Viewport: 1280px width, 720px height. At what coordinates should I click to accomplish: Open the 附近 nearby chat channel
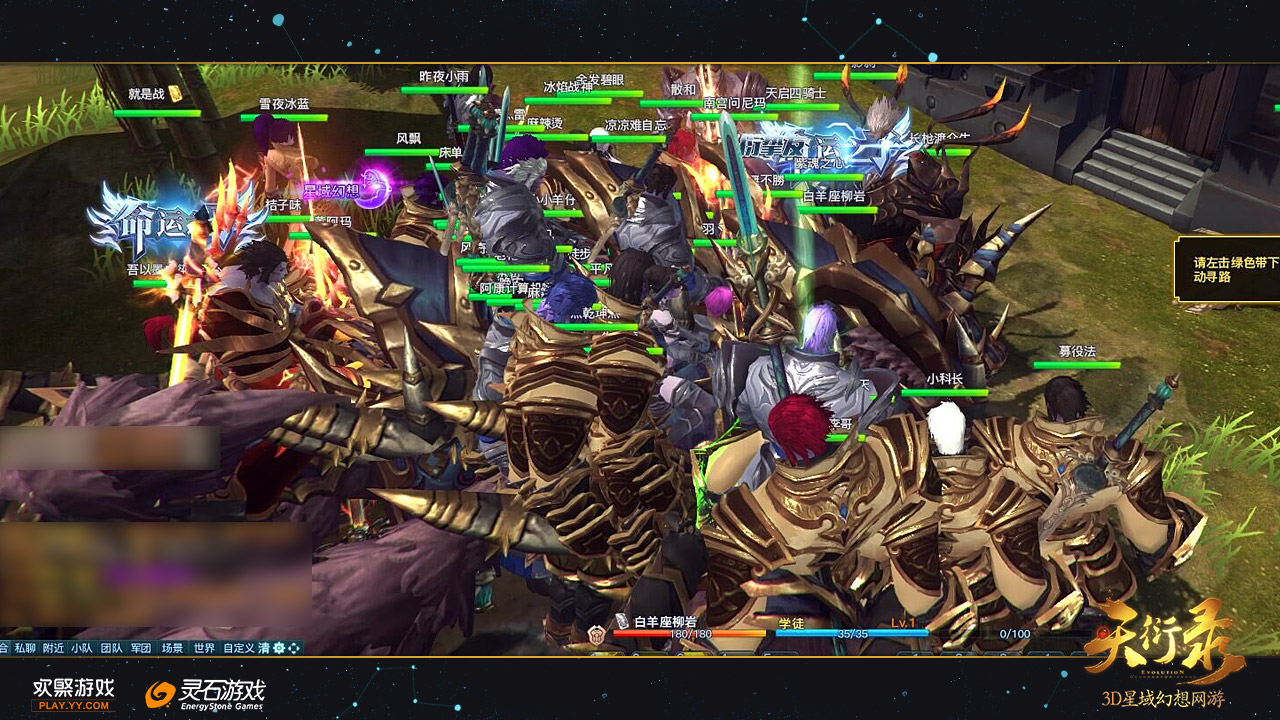coord(54,648)
